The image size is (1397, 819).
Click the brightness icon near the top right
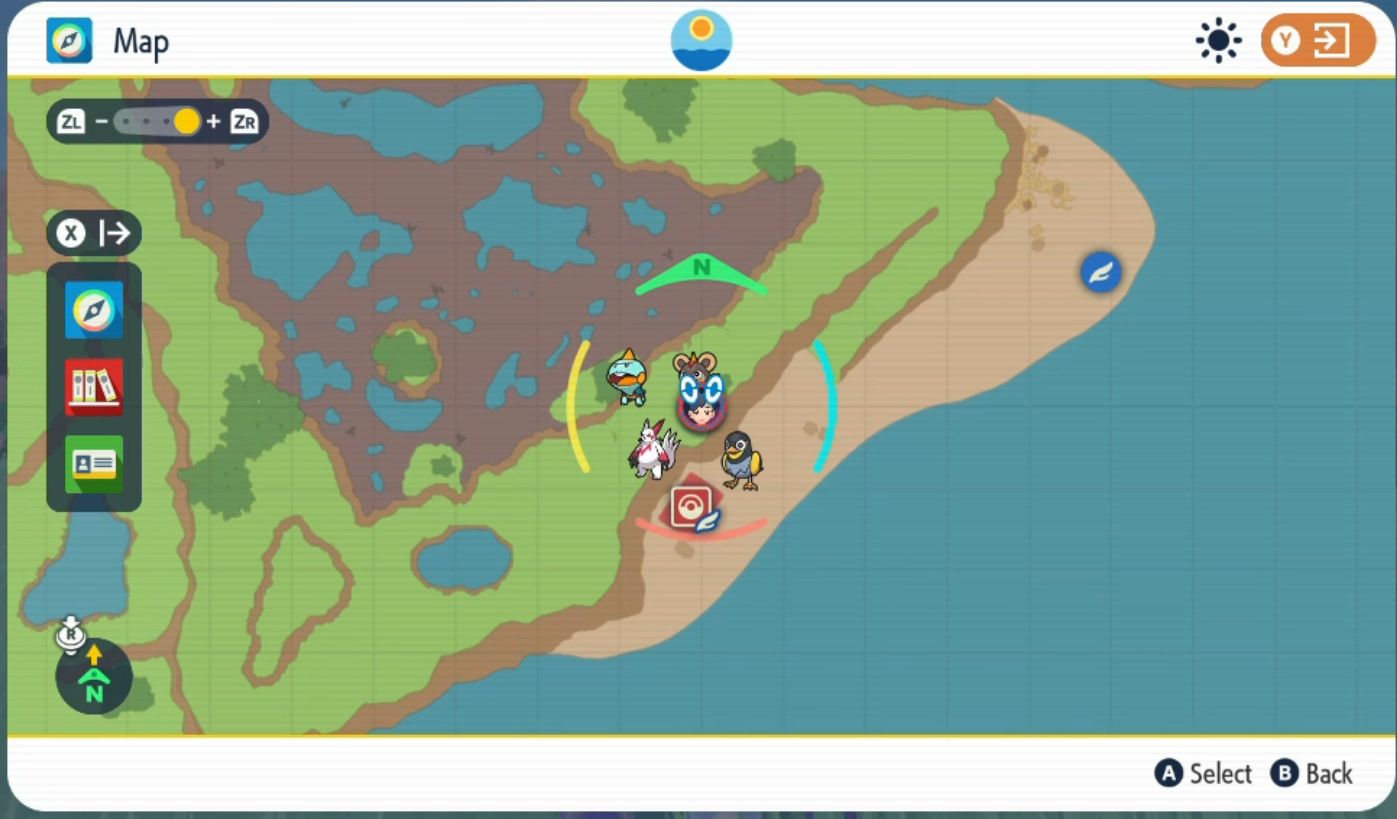(1218, 40)
